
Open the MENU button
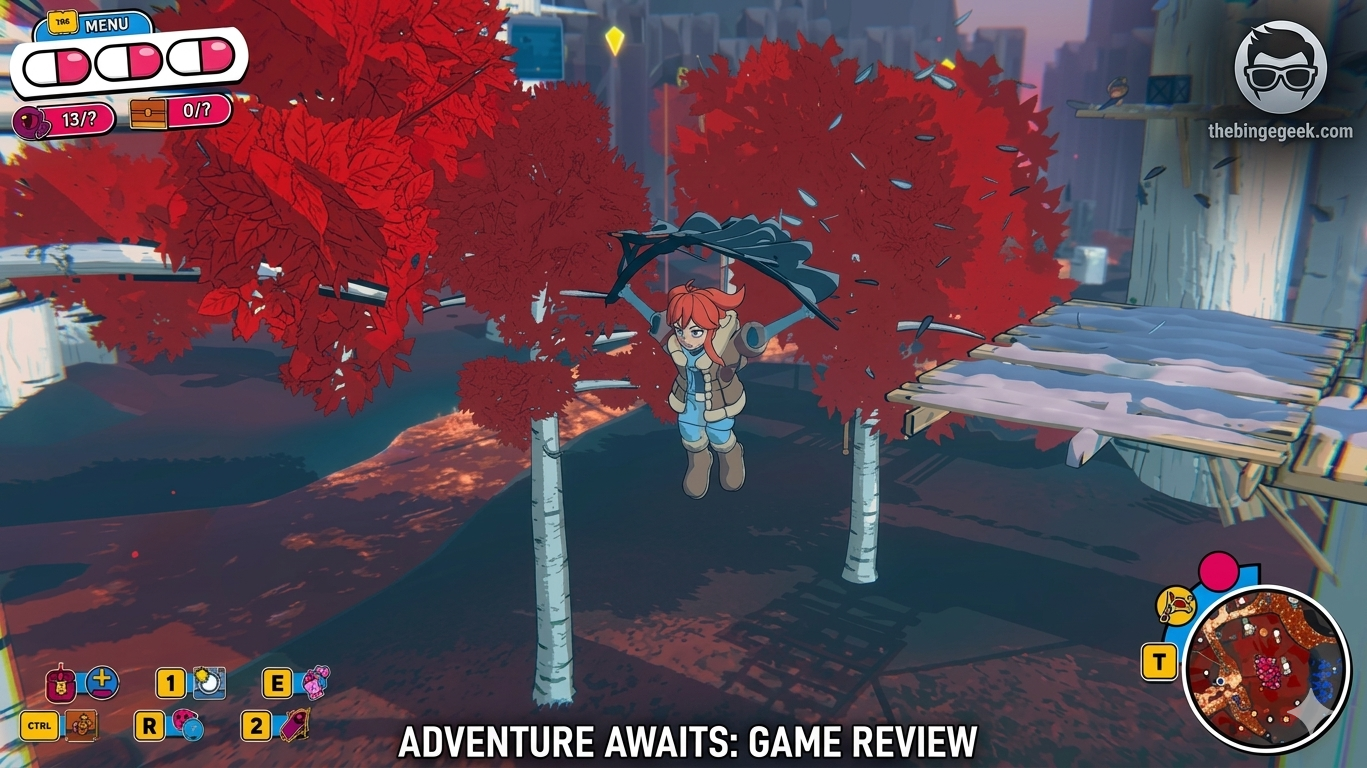[108, 22]
